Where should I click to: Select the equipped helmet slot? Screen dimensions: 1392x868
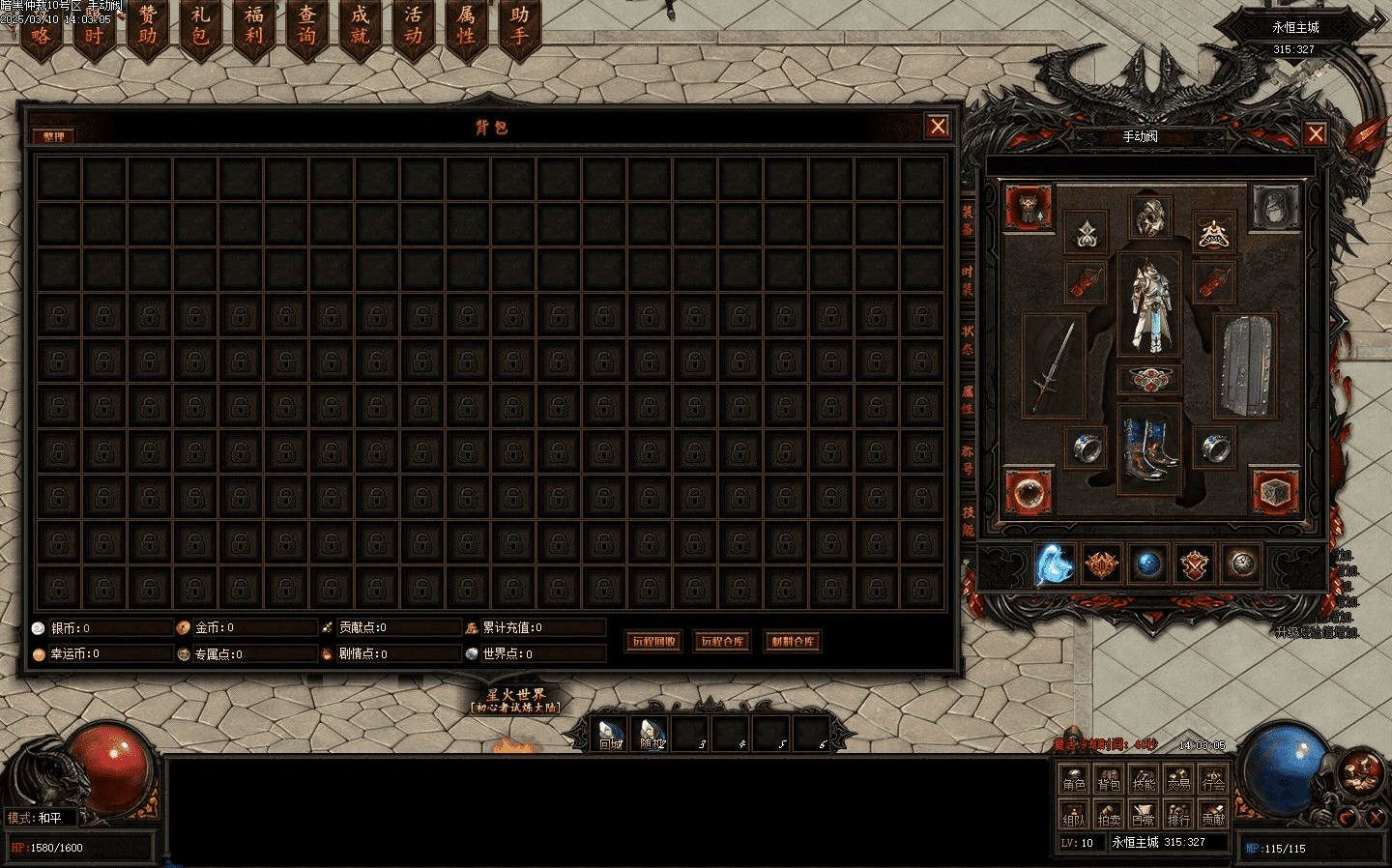1149,218
